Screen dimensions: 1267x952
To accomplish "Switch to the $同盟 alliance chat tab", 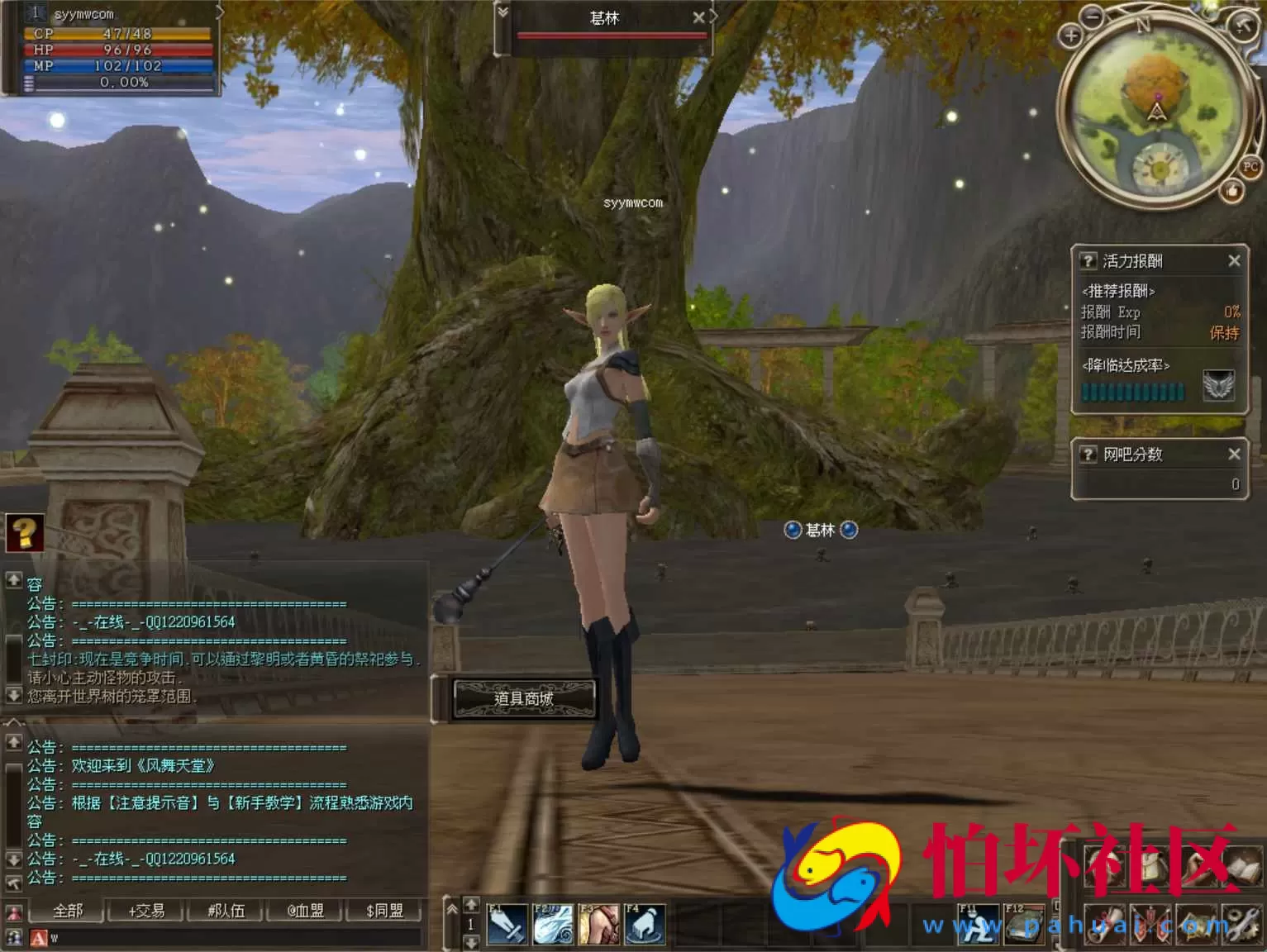I will point(384,911).
